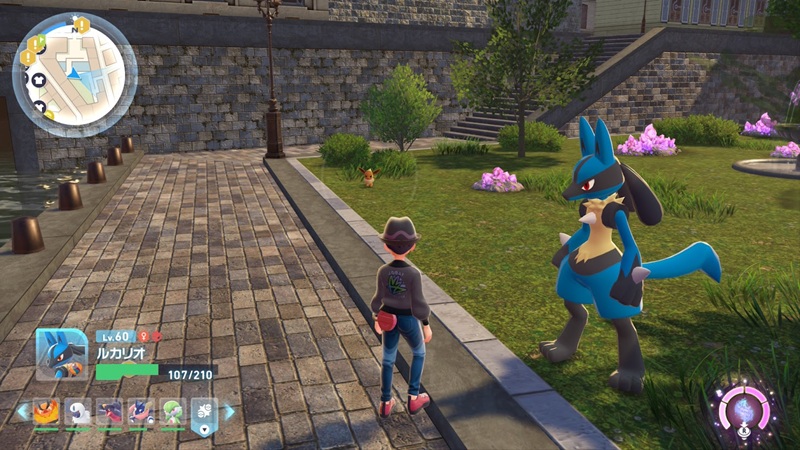
Task: Choose Gardevoir from the party bar
Action: tap(173, 412)
